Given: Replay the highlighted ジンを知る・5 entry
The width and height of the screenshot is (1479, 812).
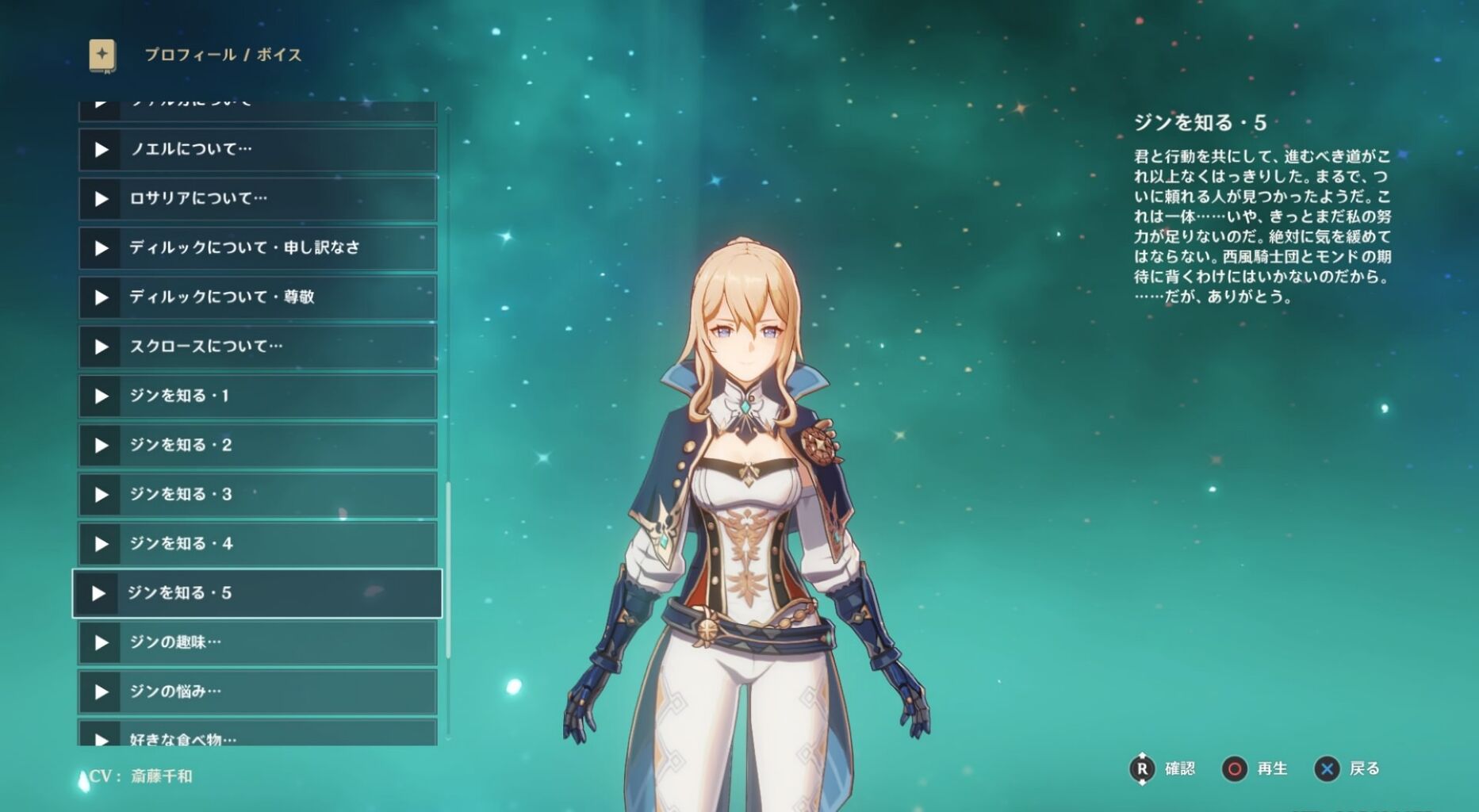Looking at the screenshot, I should click(258, 593).
